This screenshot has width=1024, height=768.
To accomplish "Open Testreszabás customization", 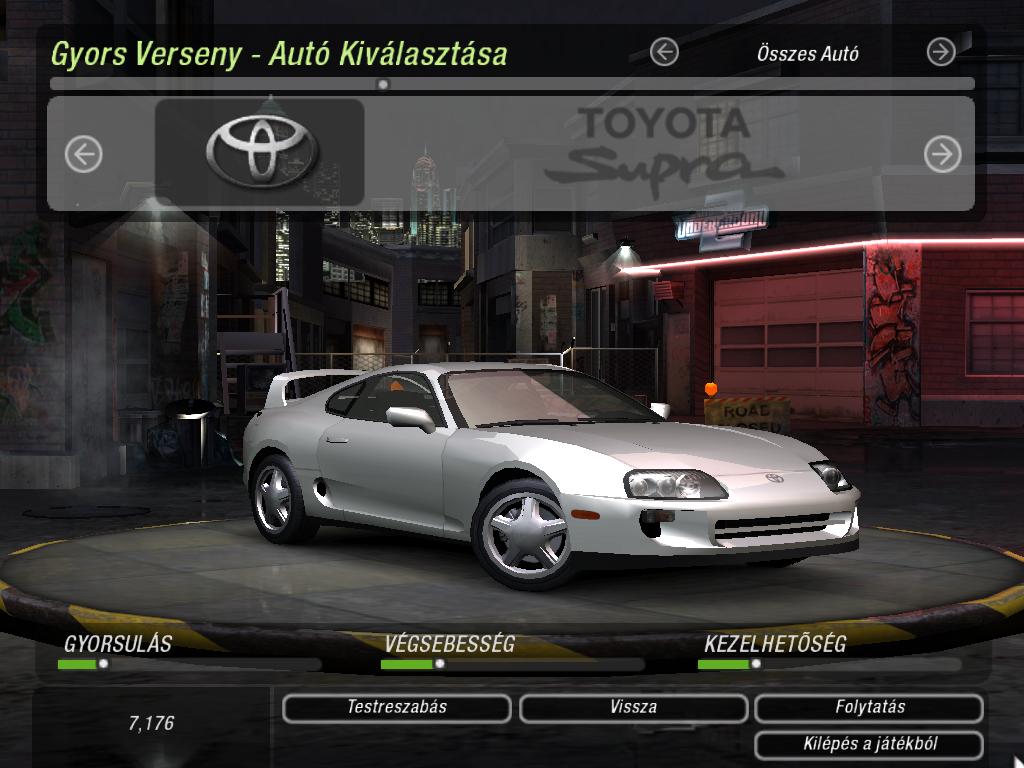I will point(397,708).
